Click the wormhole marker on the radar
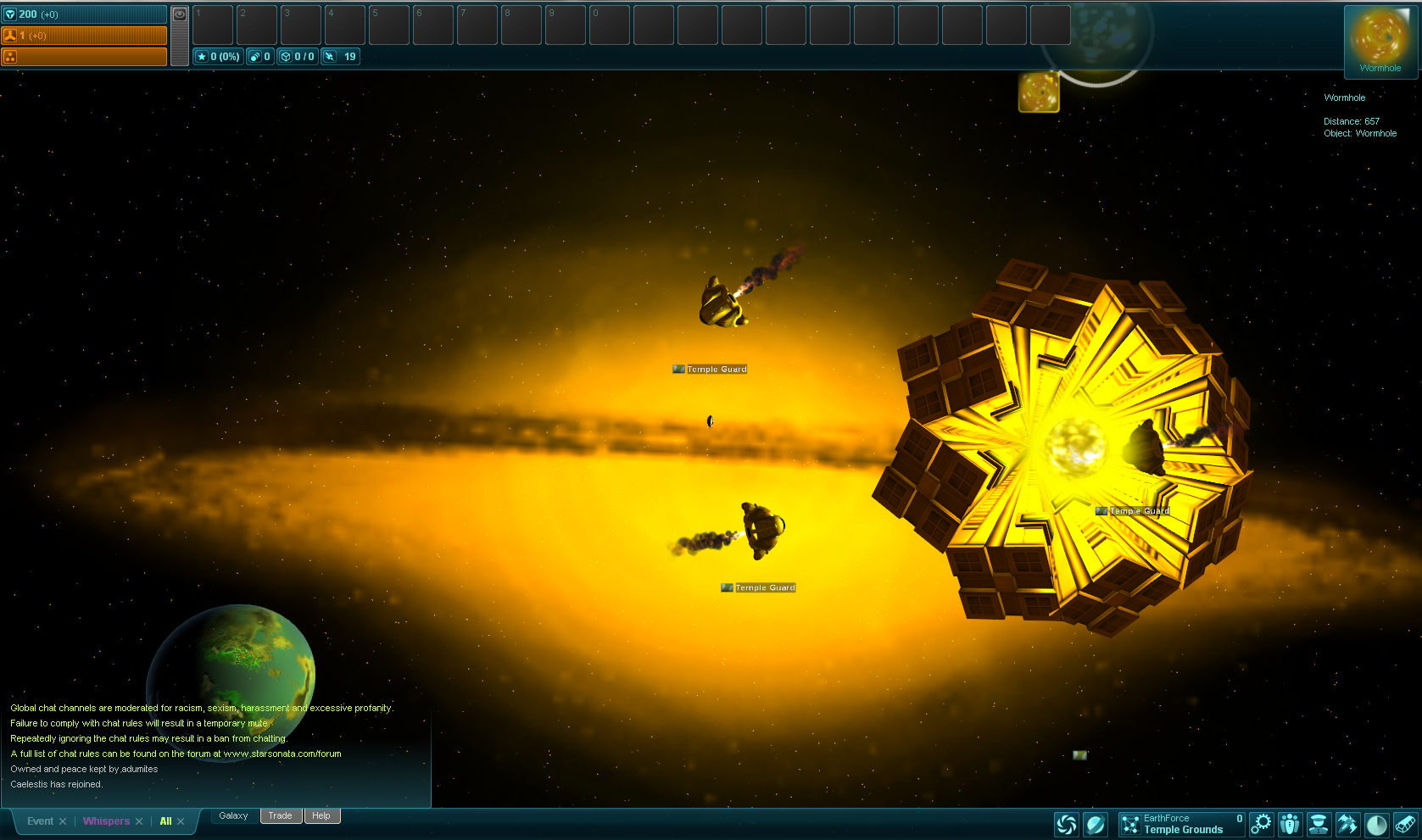Viewport: 1422px width, 840px height. [1039, 92]
